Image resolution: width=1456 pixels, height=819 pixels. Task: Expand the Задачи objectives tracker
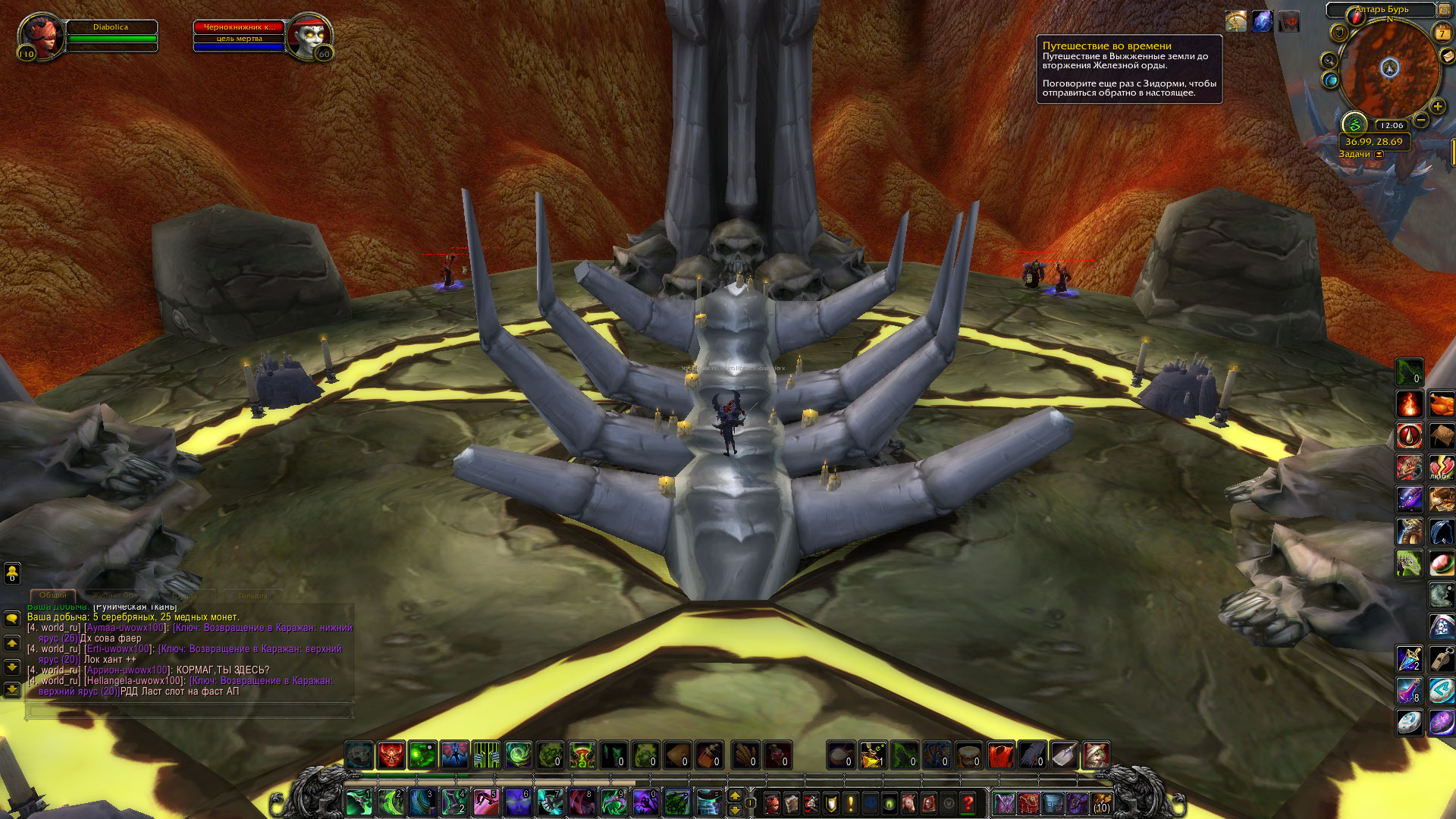[1379, 155]
